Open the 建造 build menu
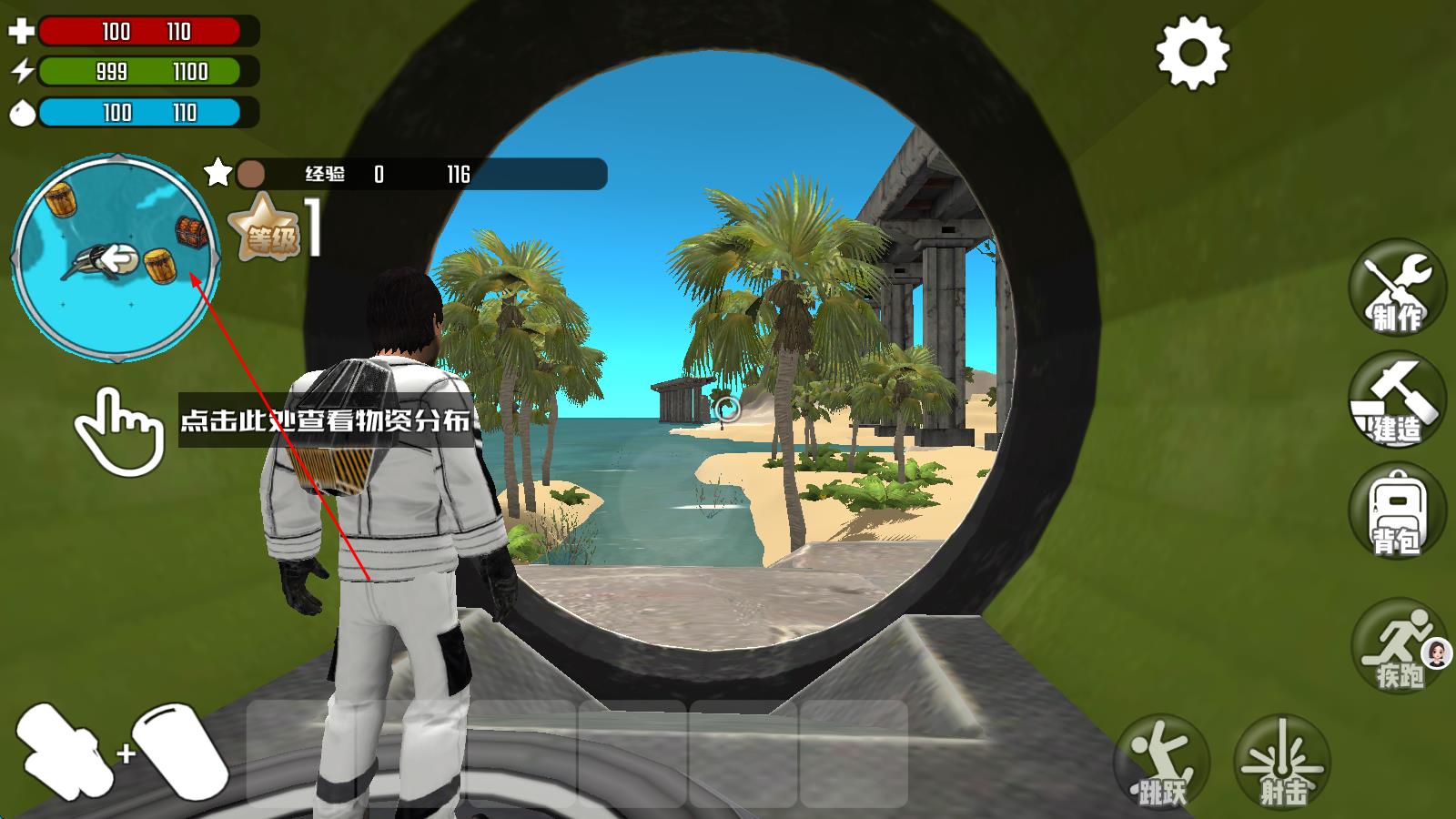Image resolution: width=1456 pixels, height=819 pixels. click(1397, 401)
